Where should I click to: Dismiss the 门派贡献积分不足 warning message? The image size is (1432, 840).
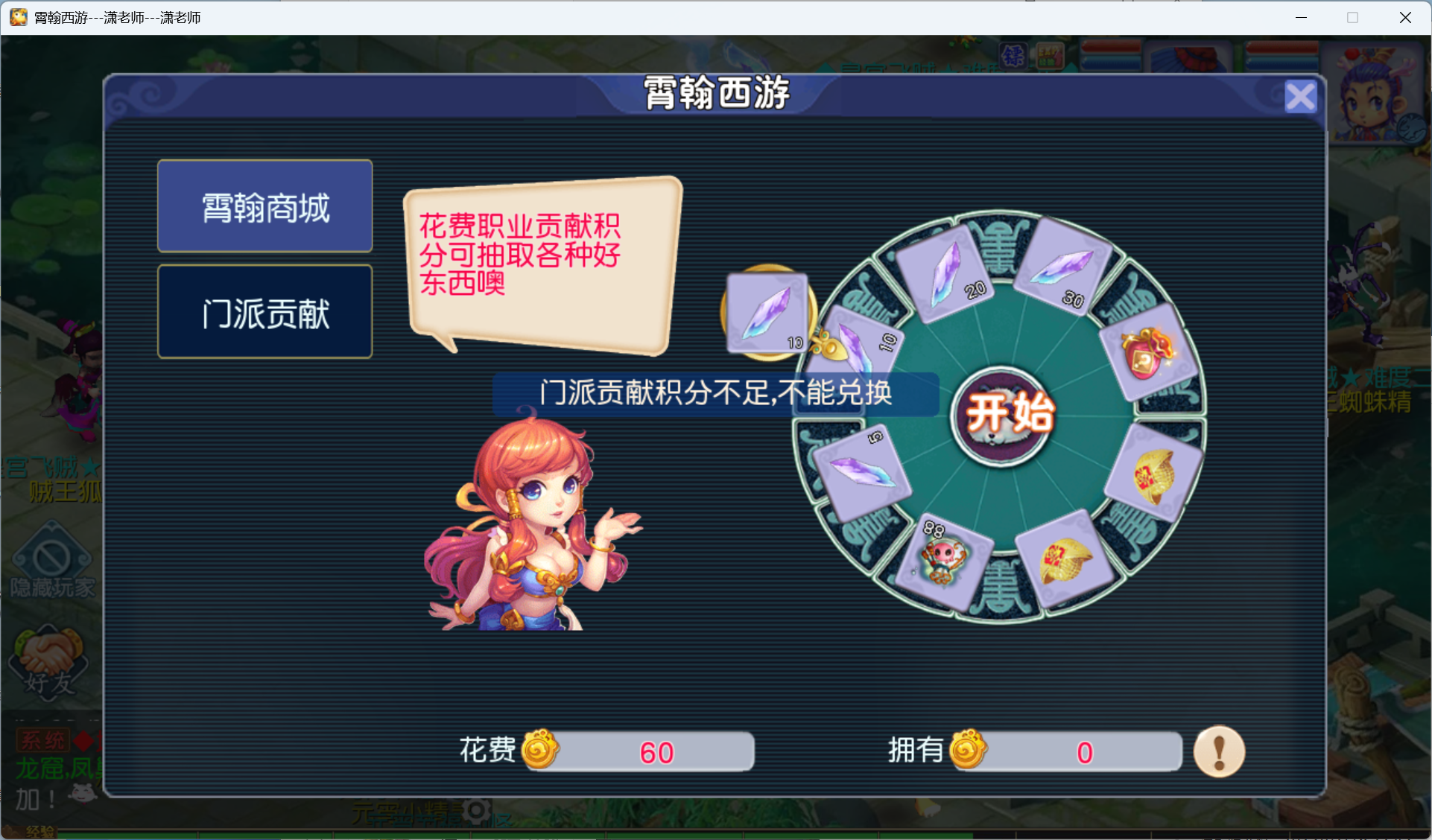715,395
